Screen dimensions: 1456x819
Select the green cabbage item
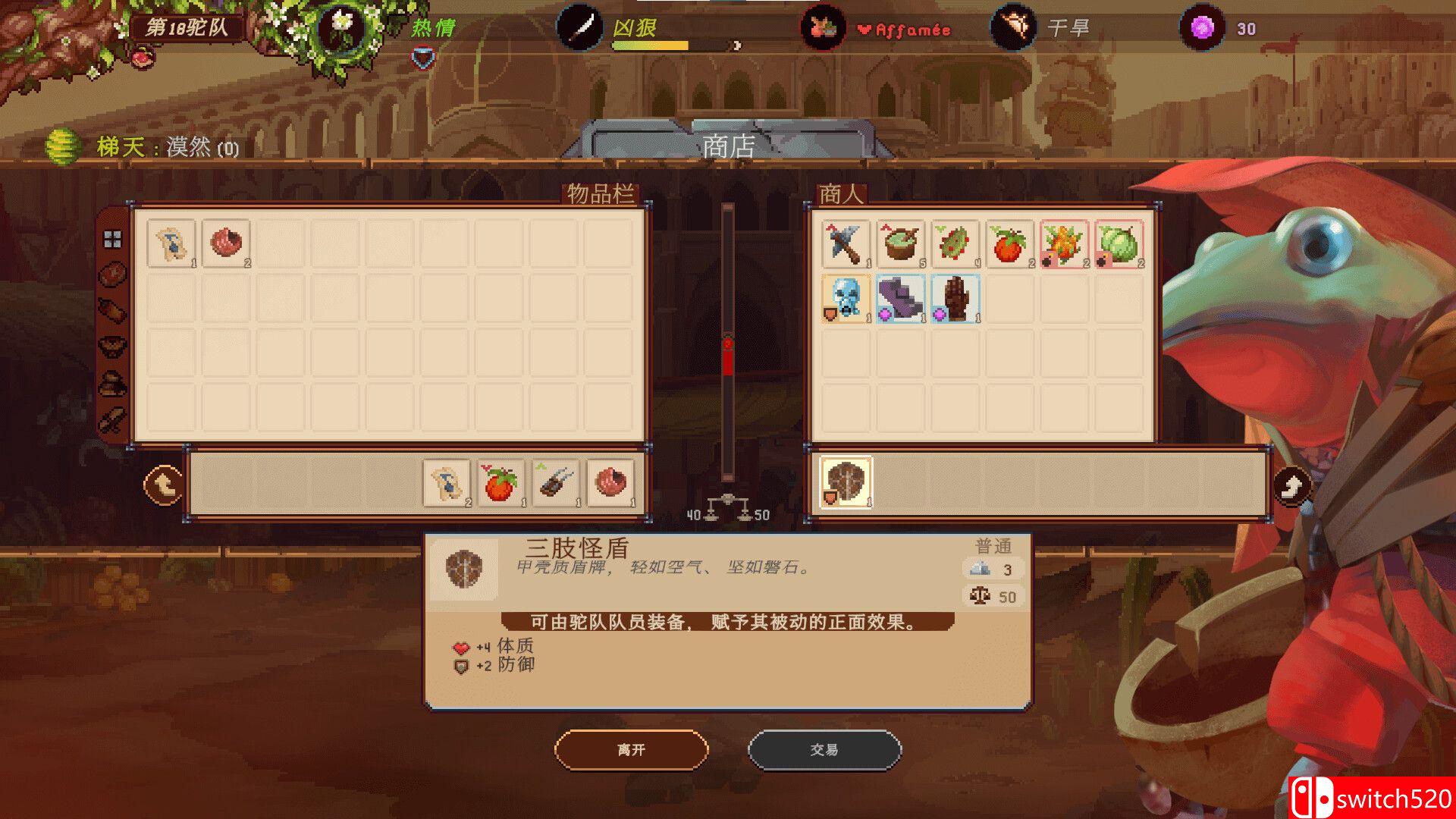tap(1119, 244)
